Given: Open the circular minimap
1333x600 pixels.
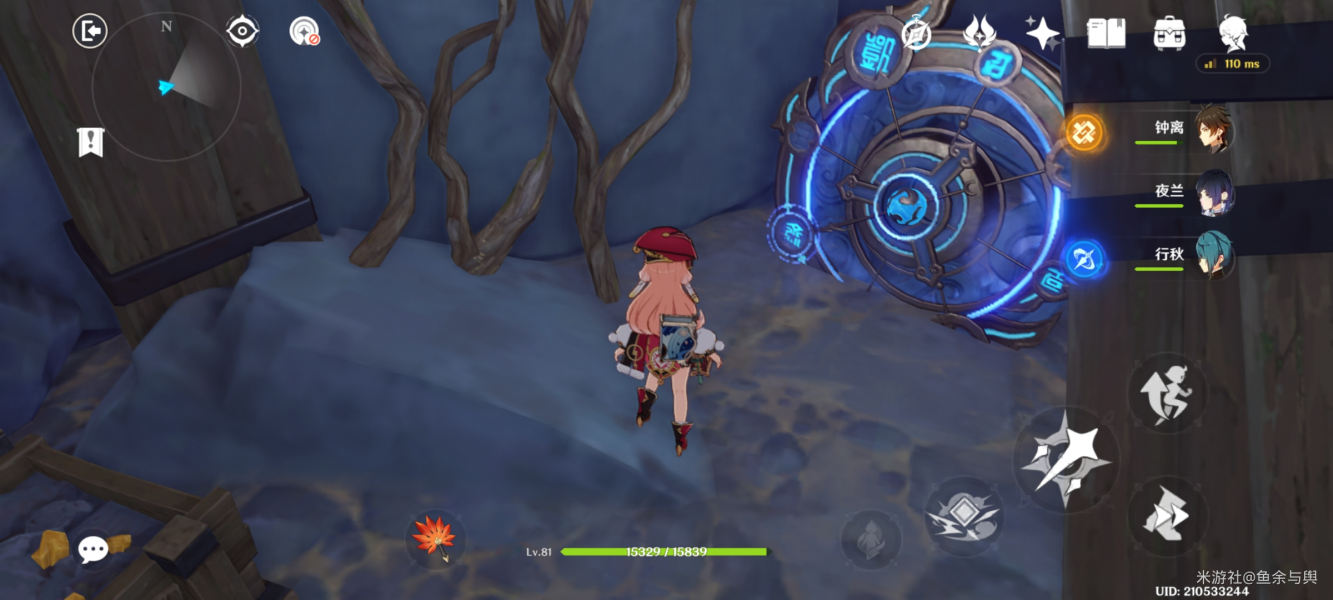Looking at the screenshot, I should [x=166, y=87].
